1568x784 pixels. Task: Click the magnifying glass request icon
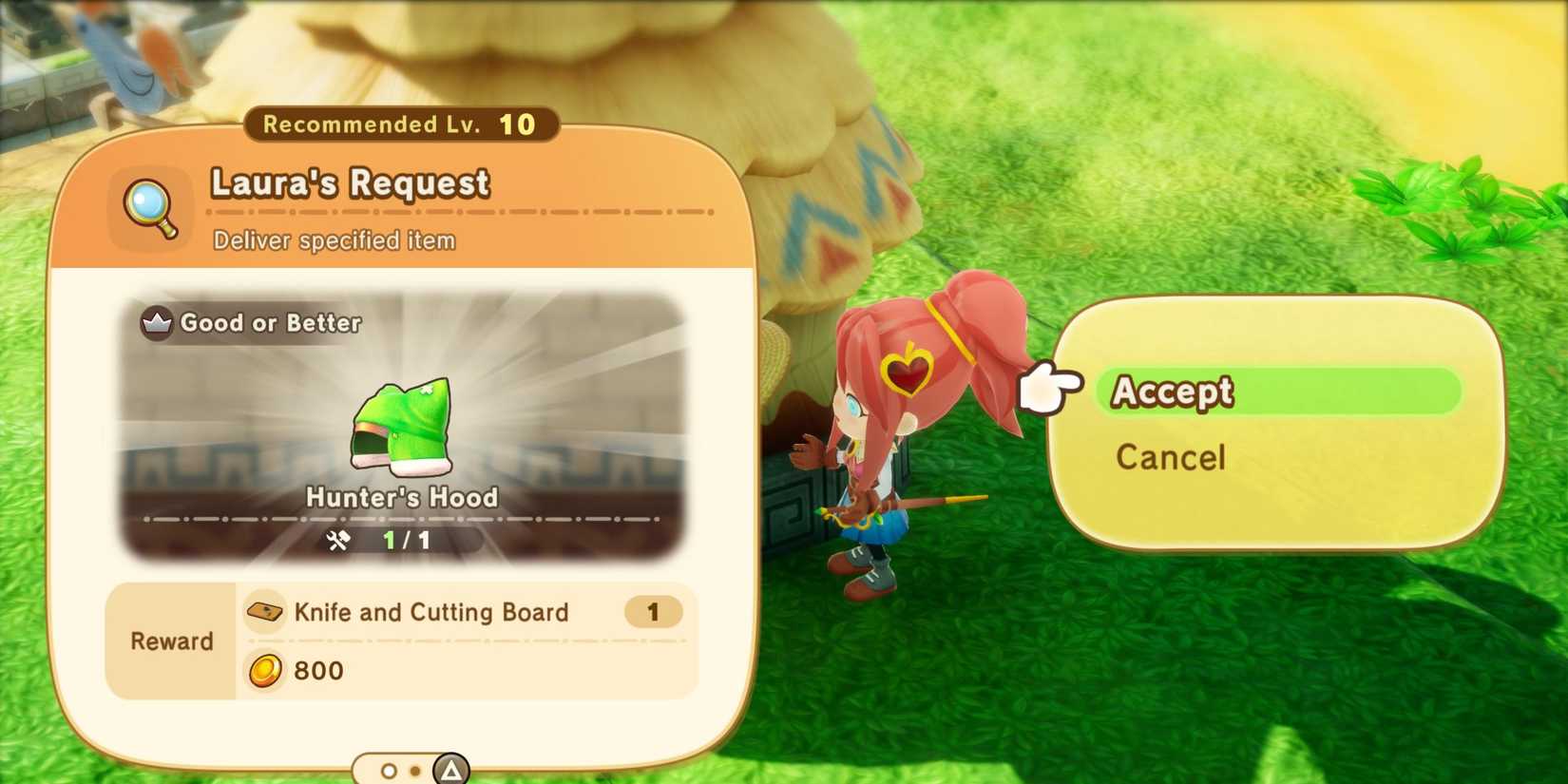point(149,206)
